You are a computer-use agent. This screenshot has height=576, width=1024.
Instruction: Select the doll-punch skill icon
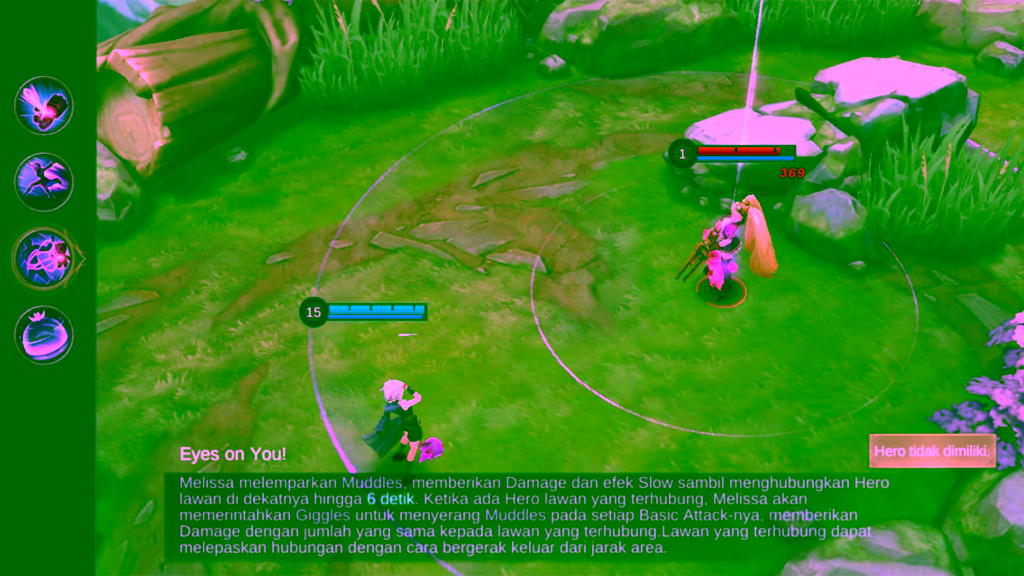(x=44, y=105)
